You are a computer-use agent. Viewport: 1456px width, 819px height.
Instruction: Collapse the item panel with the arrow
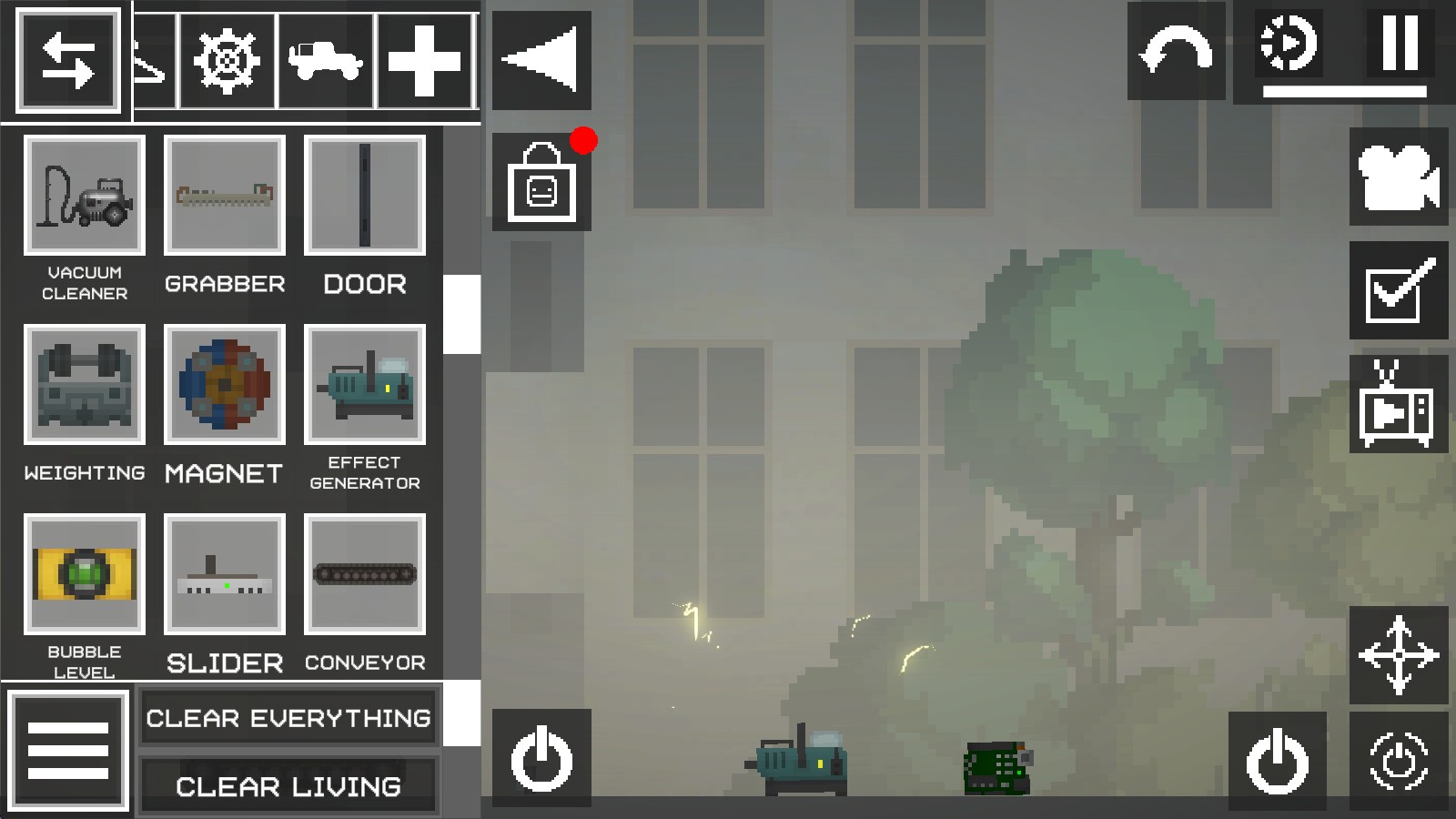click(x=541, y=60)
